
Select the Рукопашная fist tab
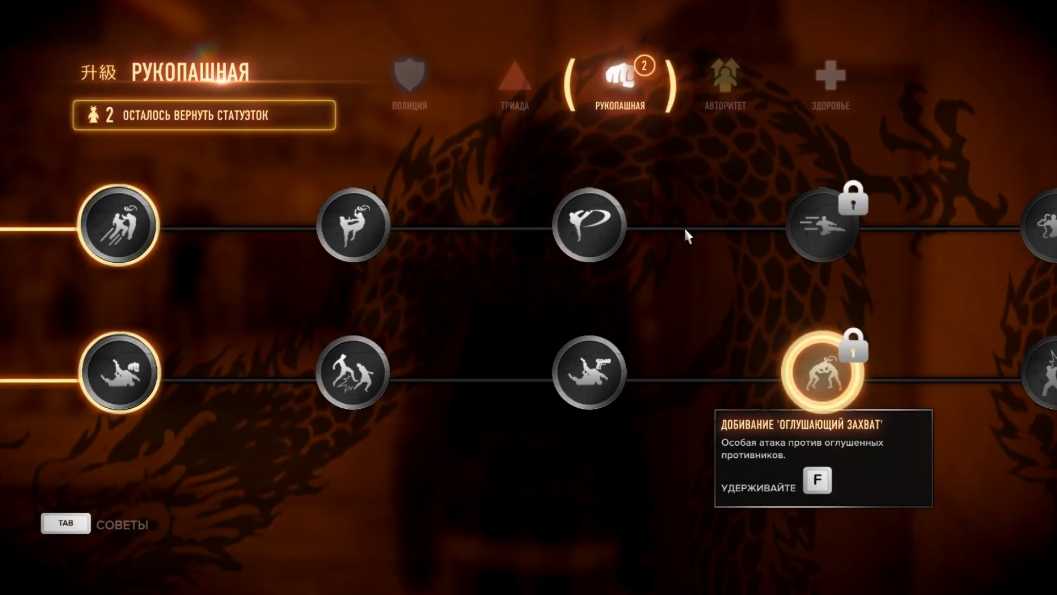pos(619,80)
